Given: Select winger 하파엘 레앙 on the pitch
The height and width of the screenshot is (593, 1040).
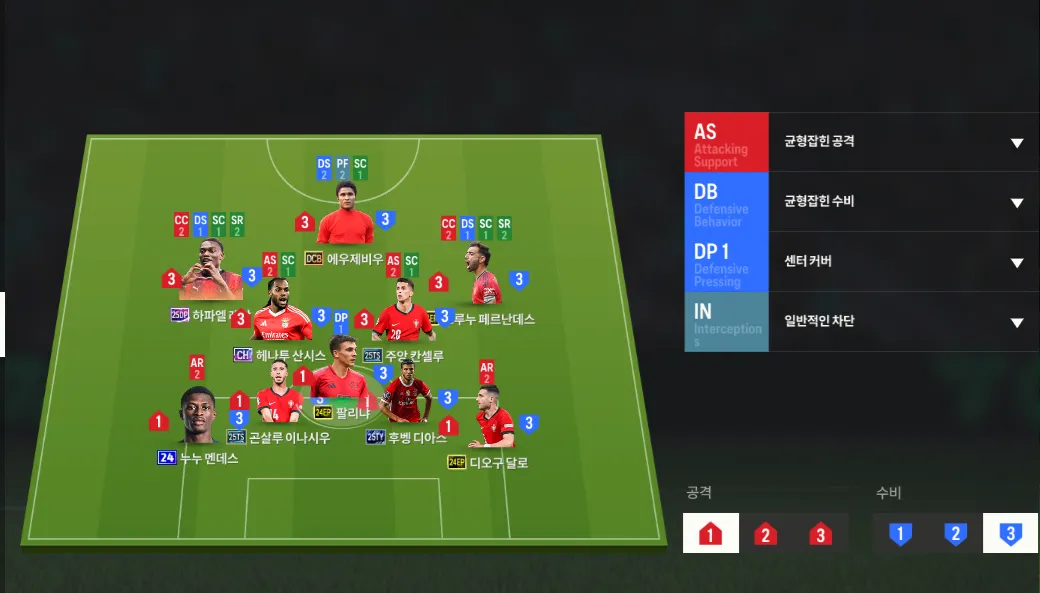Looking at the screenshot, I should 210,272.
